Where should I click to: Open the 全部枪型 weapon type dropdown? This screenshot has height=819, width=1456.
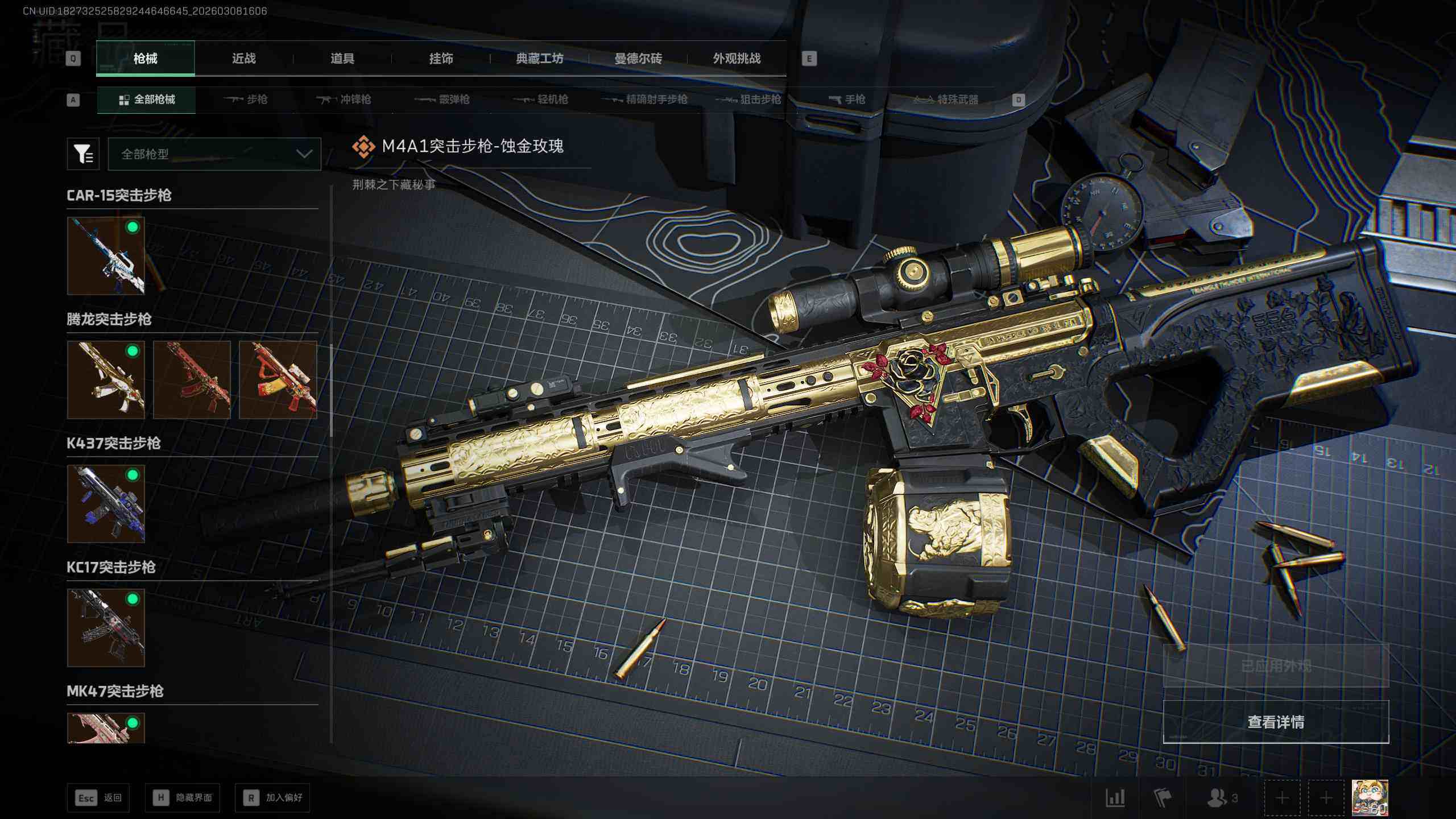pos(214,154)
